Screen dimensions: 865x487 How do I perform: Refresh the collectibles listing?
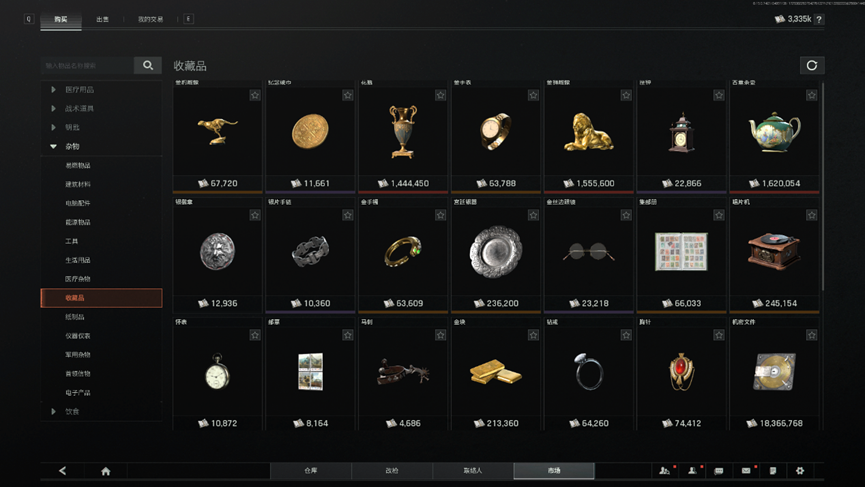[811, 66]
